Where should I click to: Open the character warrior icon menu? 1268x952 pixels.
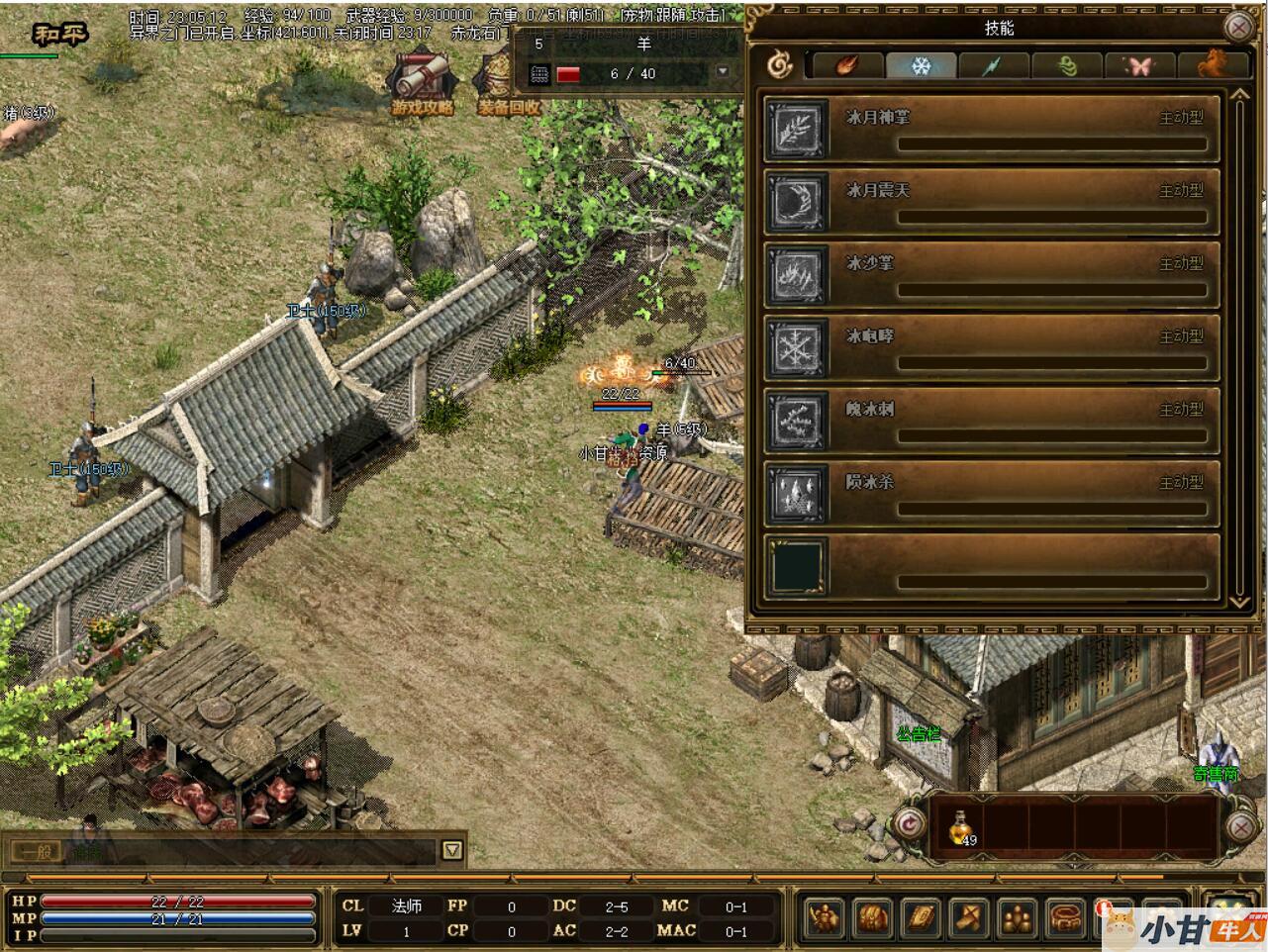[825, 917]
